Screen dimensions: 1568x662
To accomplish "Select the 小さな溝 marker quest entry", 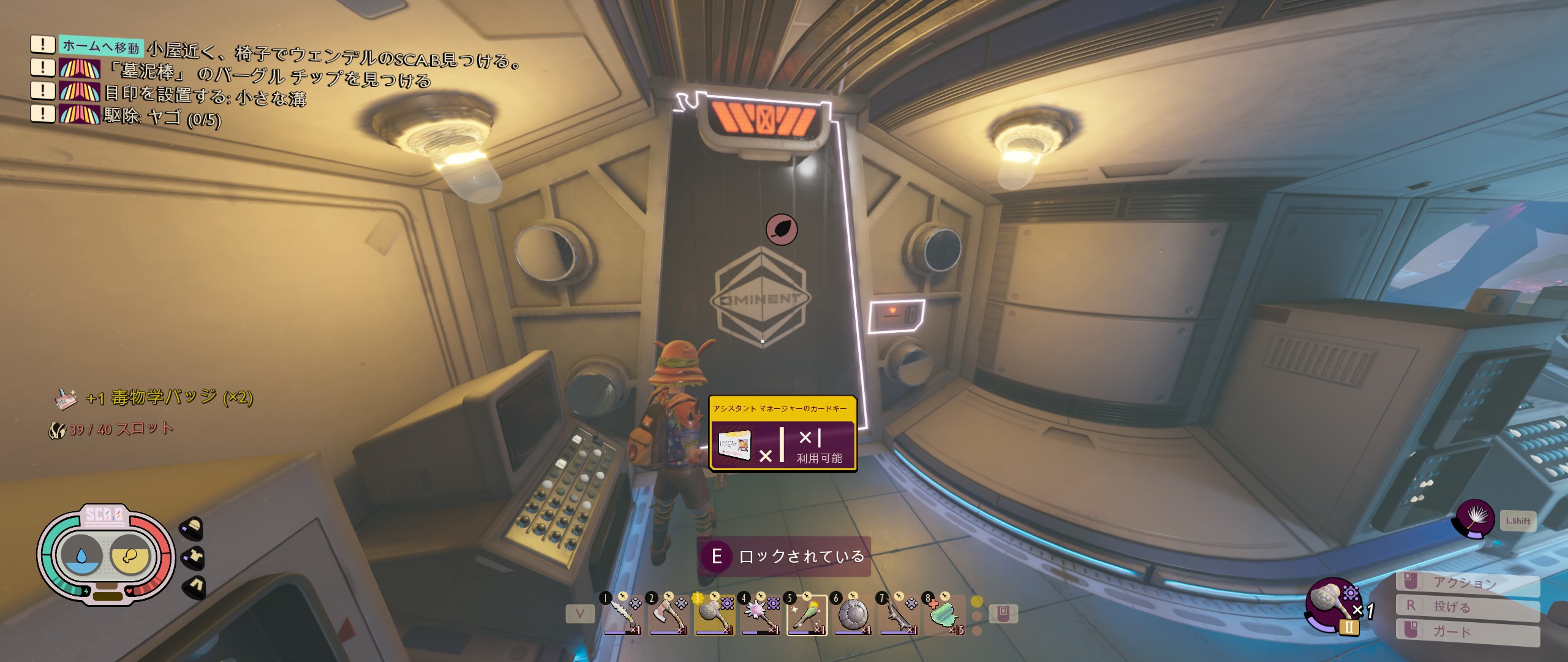I will [205, 95].
